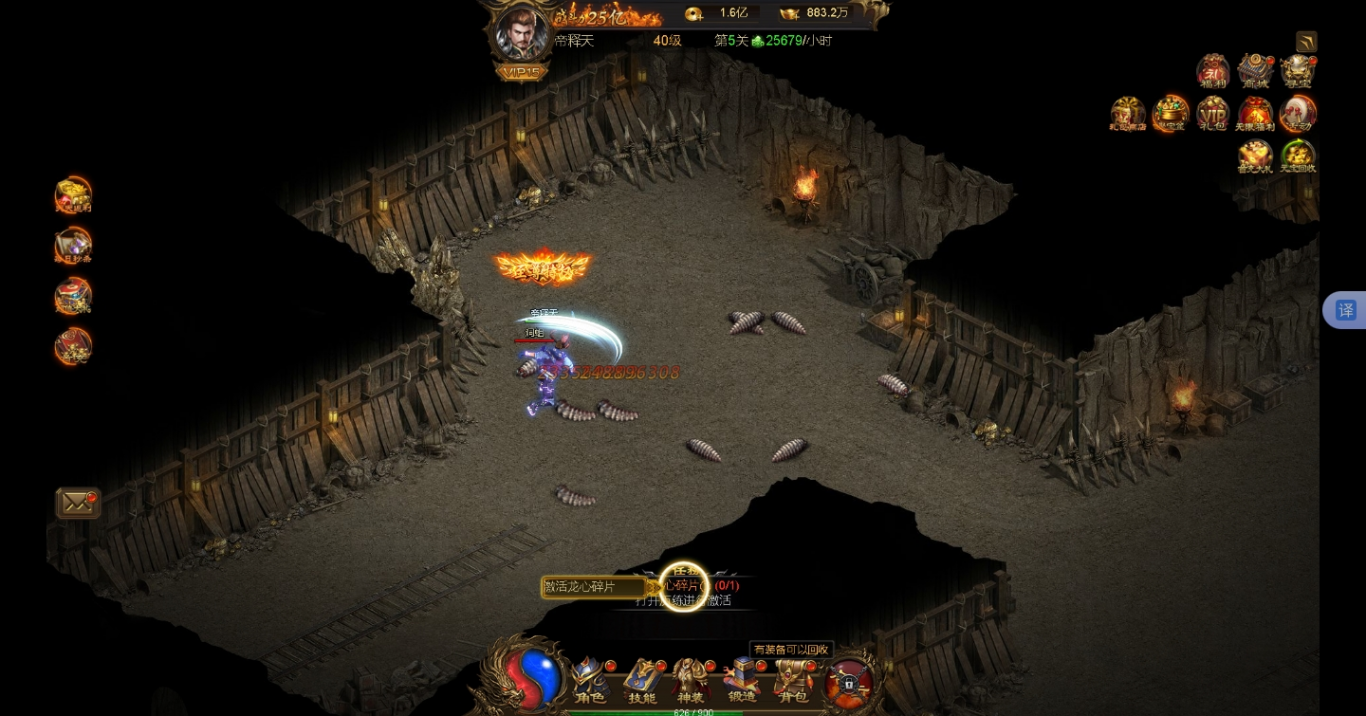Screen dimensions: 1366x716
Task: Open the 锻造 forging menu
Action: (742, 680)
